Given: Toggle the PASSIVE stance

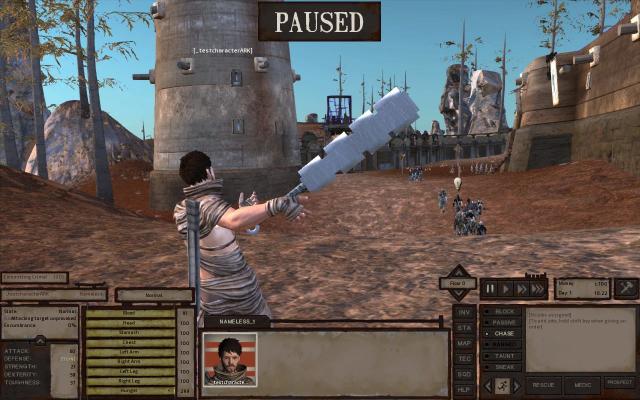Looking at the screenshot, I should 502,323.
